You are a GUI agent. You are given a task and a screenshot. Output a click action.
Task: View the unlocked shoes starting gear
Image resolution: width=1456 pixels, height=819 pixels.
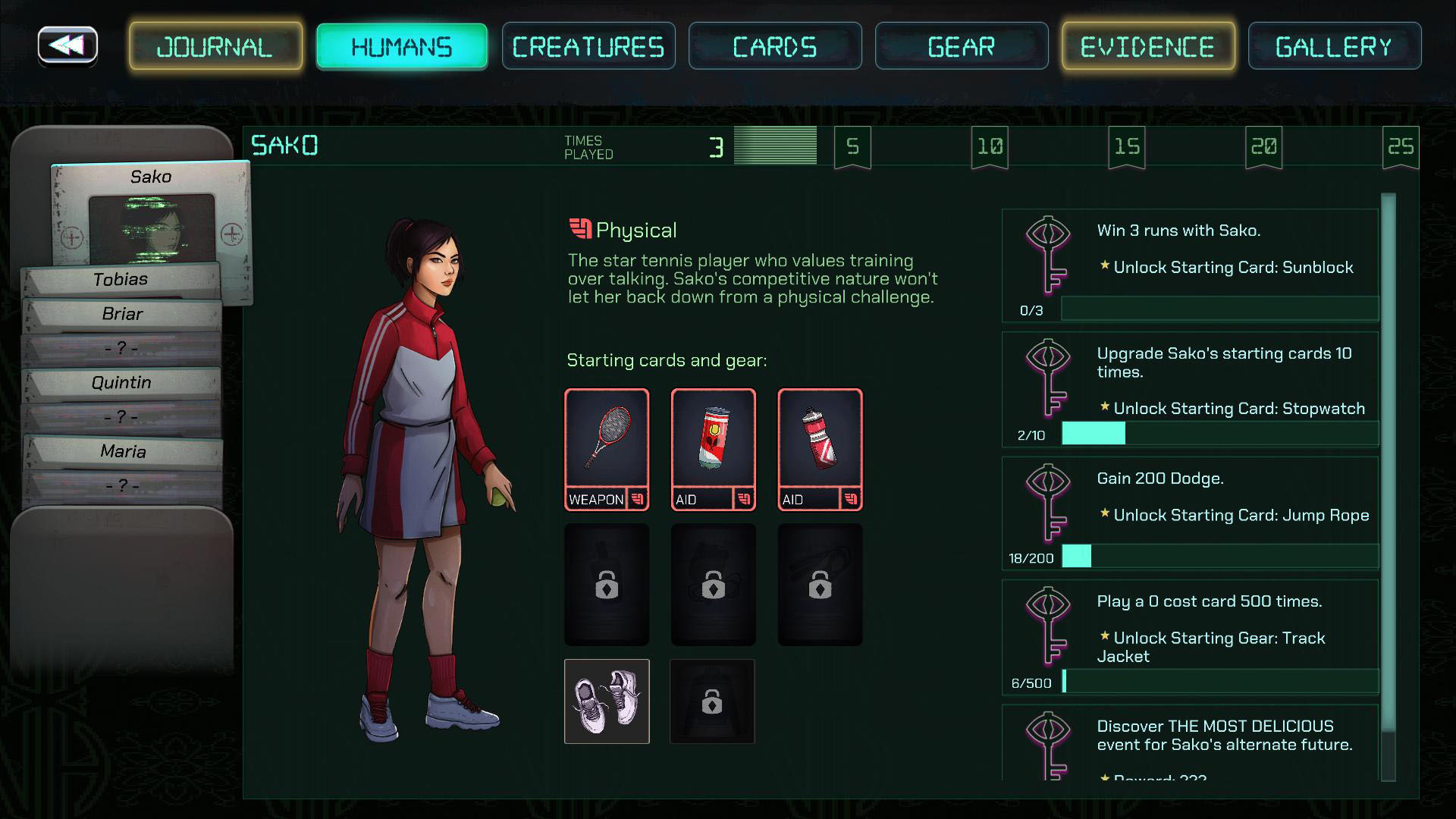click(606, 701)
